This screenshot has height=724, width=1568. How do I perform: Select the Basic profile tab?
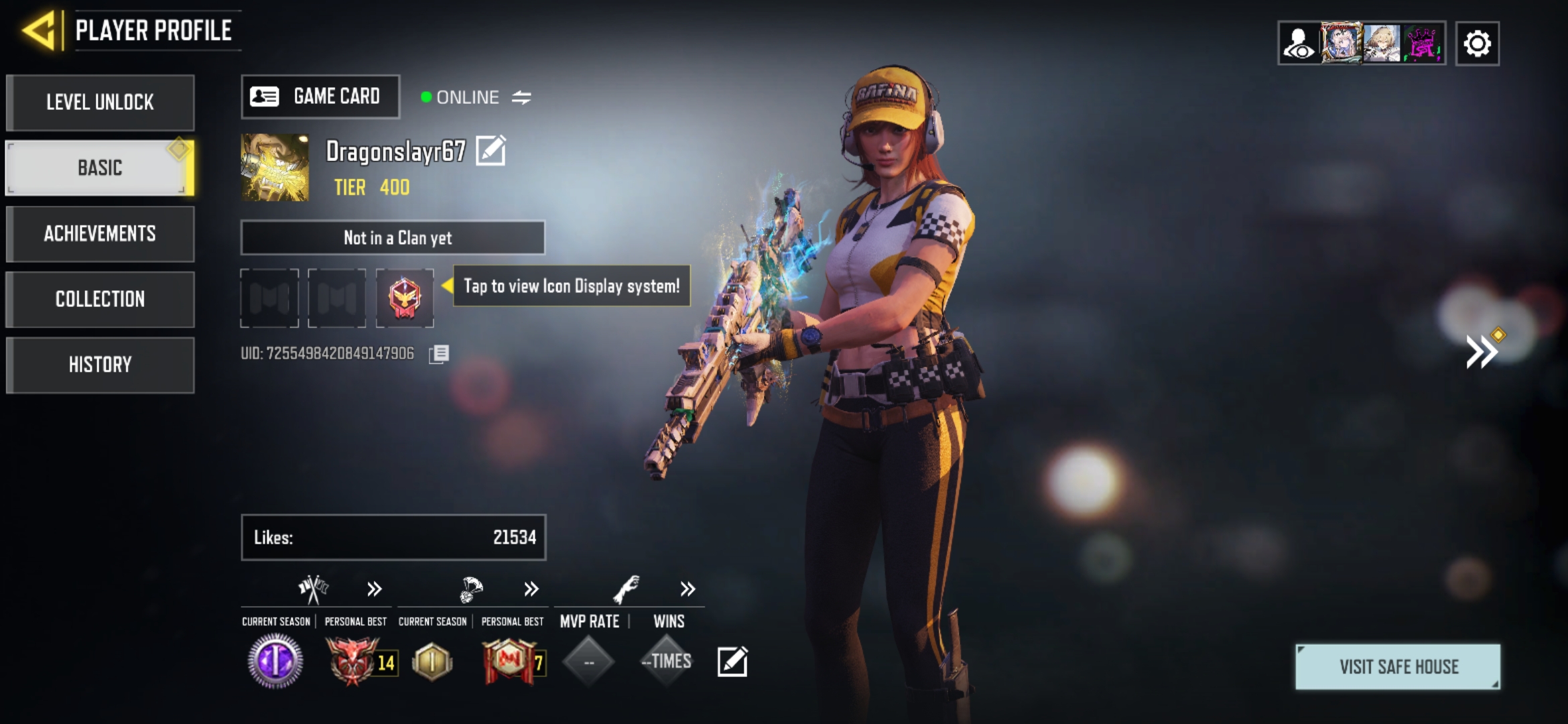[99, 168]
